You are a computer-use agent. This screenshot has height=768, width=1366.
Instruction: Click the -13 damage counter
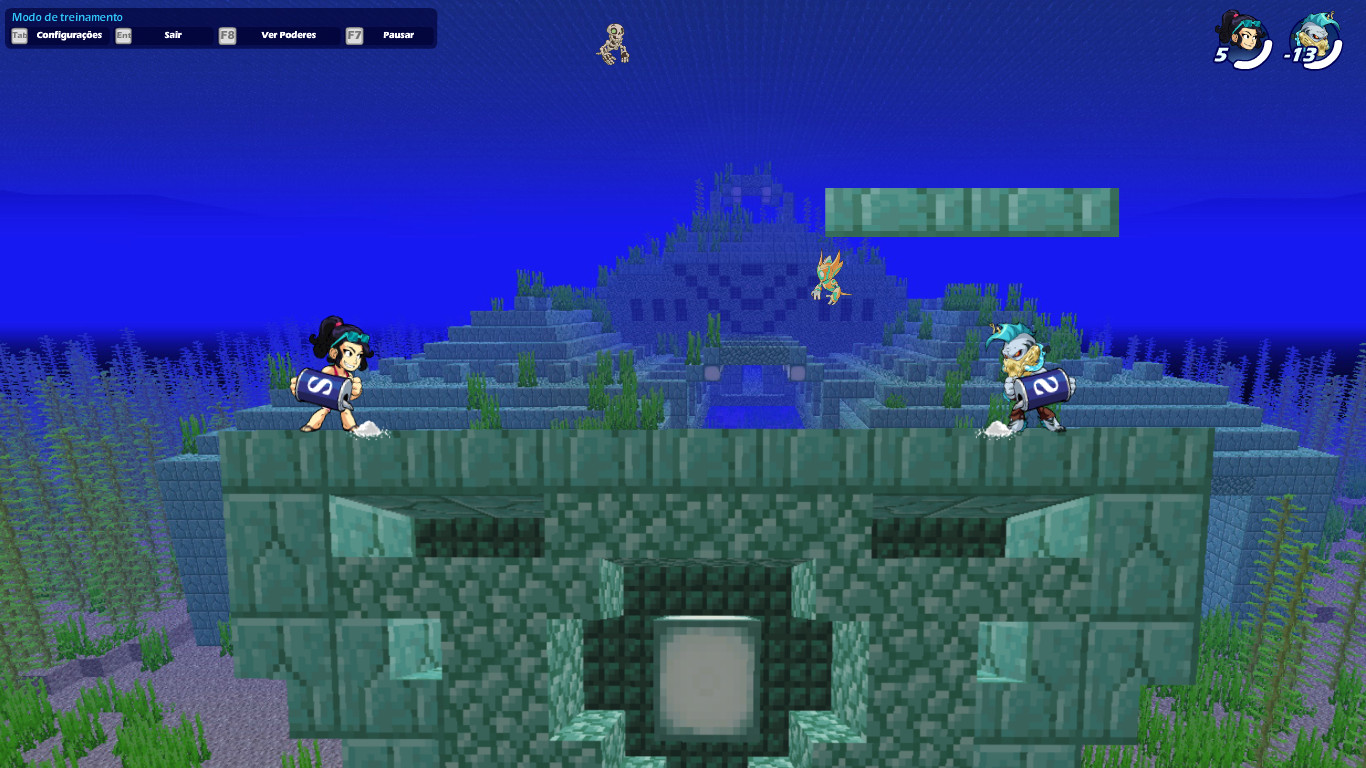pyautogui.click(x=1300, y=55)
